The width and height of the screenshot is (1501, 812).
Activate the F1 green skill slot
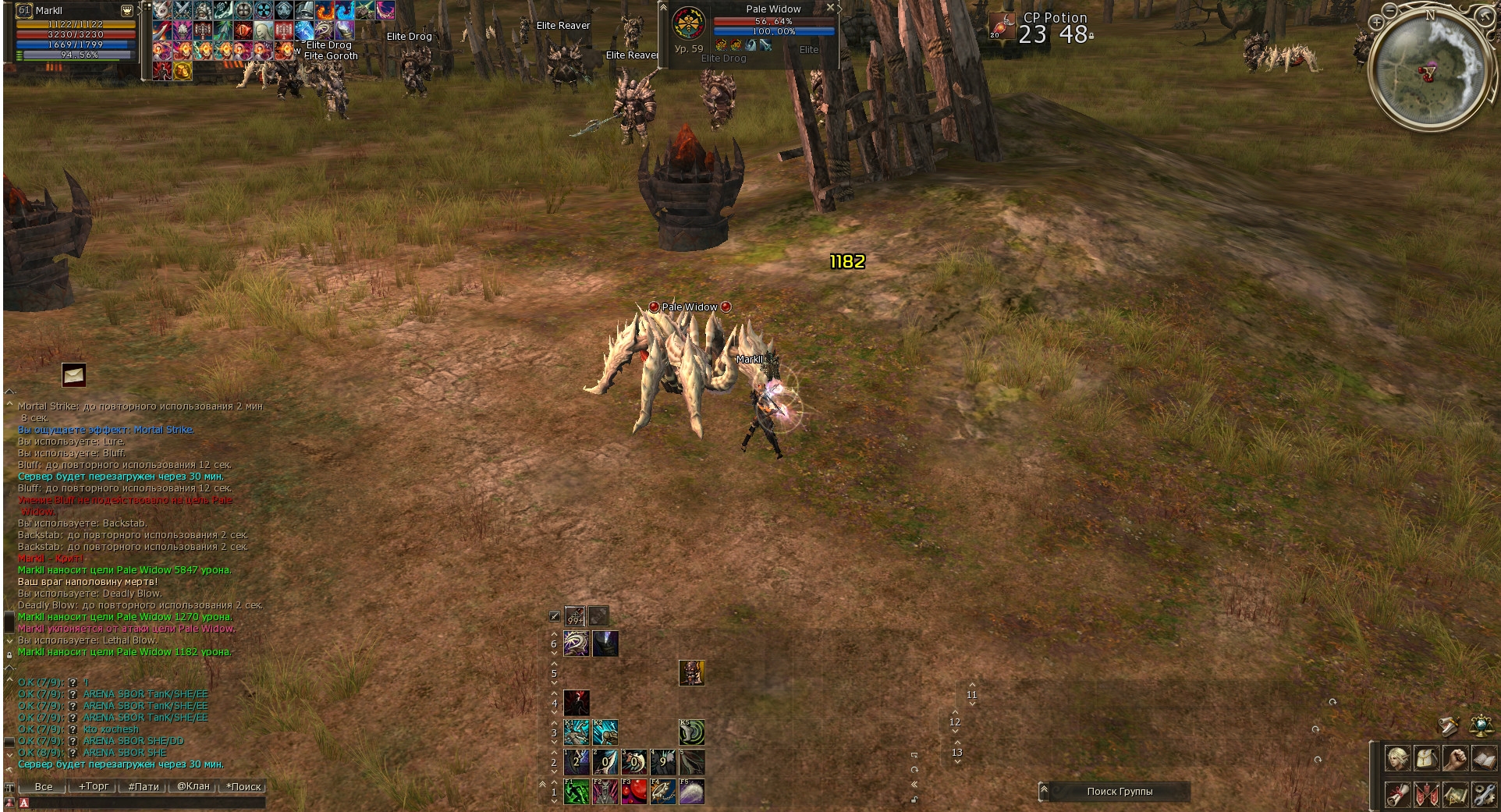pos(577,792)
